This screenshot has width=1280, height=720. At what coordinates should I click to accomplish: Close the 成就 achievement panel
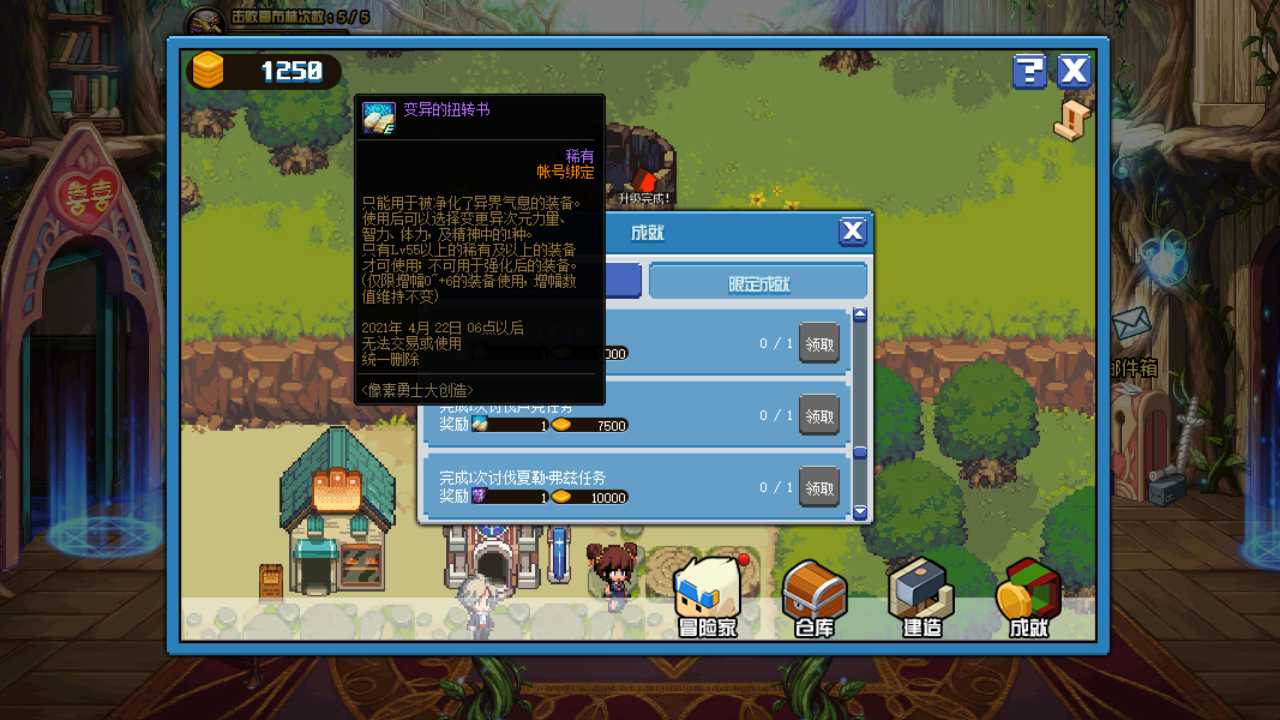[852, 232]
